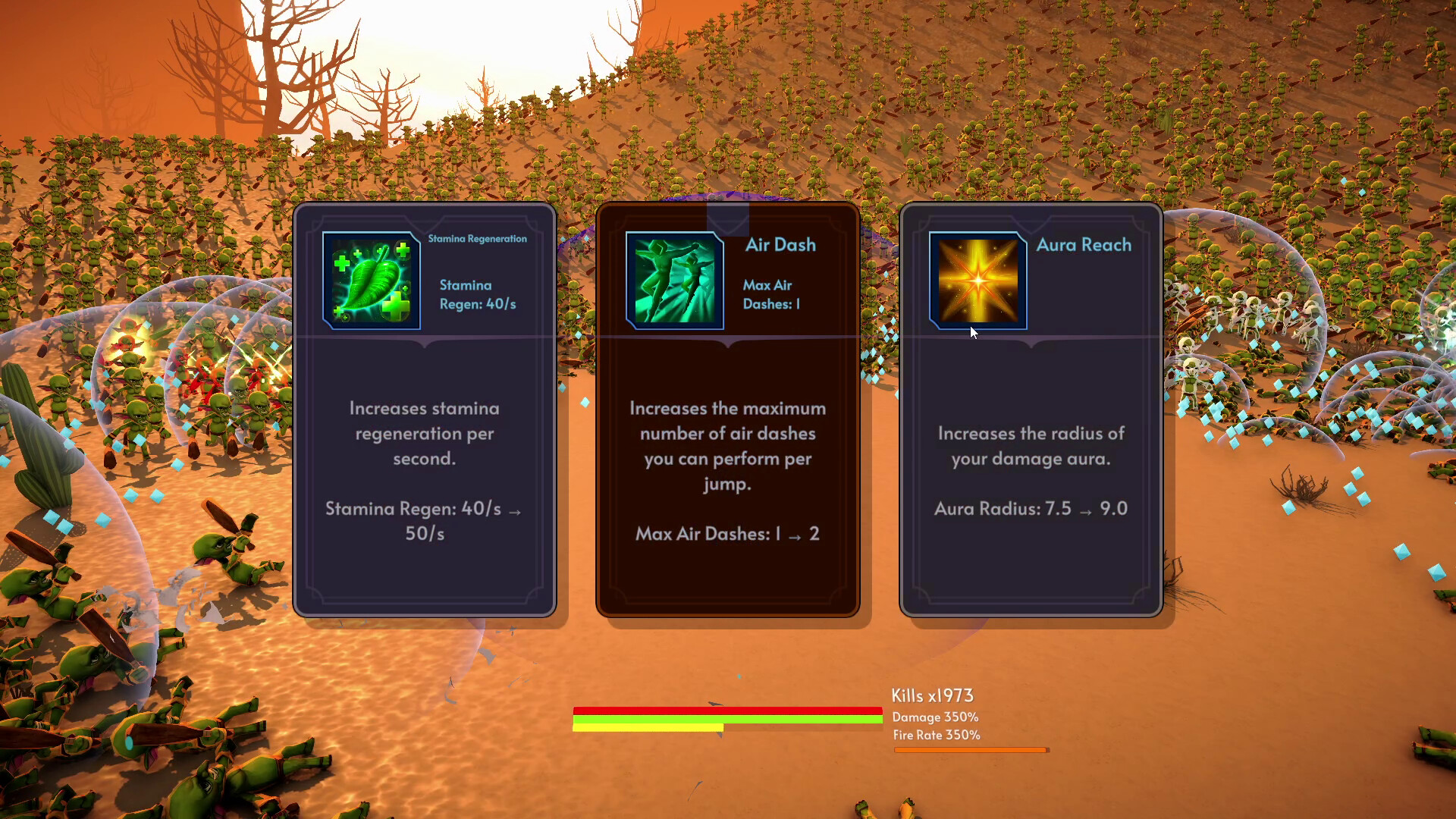Click the Kills x1973 counter

(x=933, y=695)
